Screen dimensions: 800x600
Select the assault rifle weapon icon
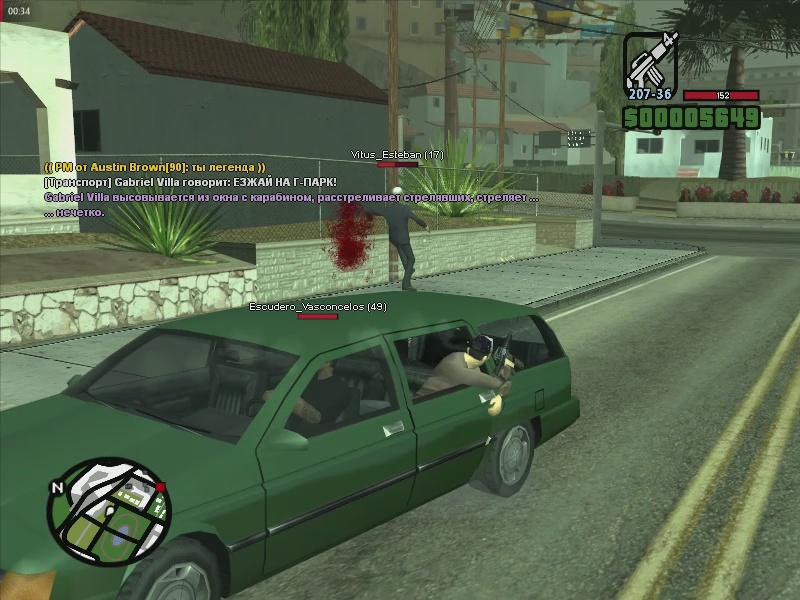coord(651,60)
